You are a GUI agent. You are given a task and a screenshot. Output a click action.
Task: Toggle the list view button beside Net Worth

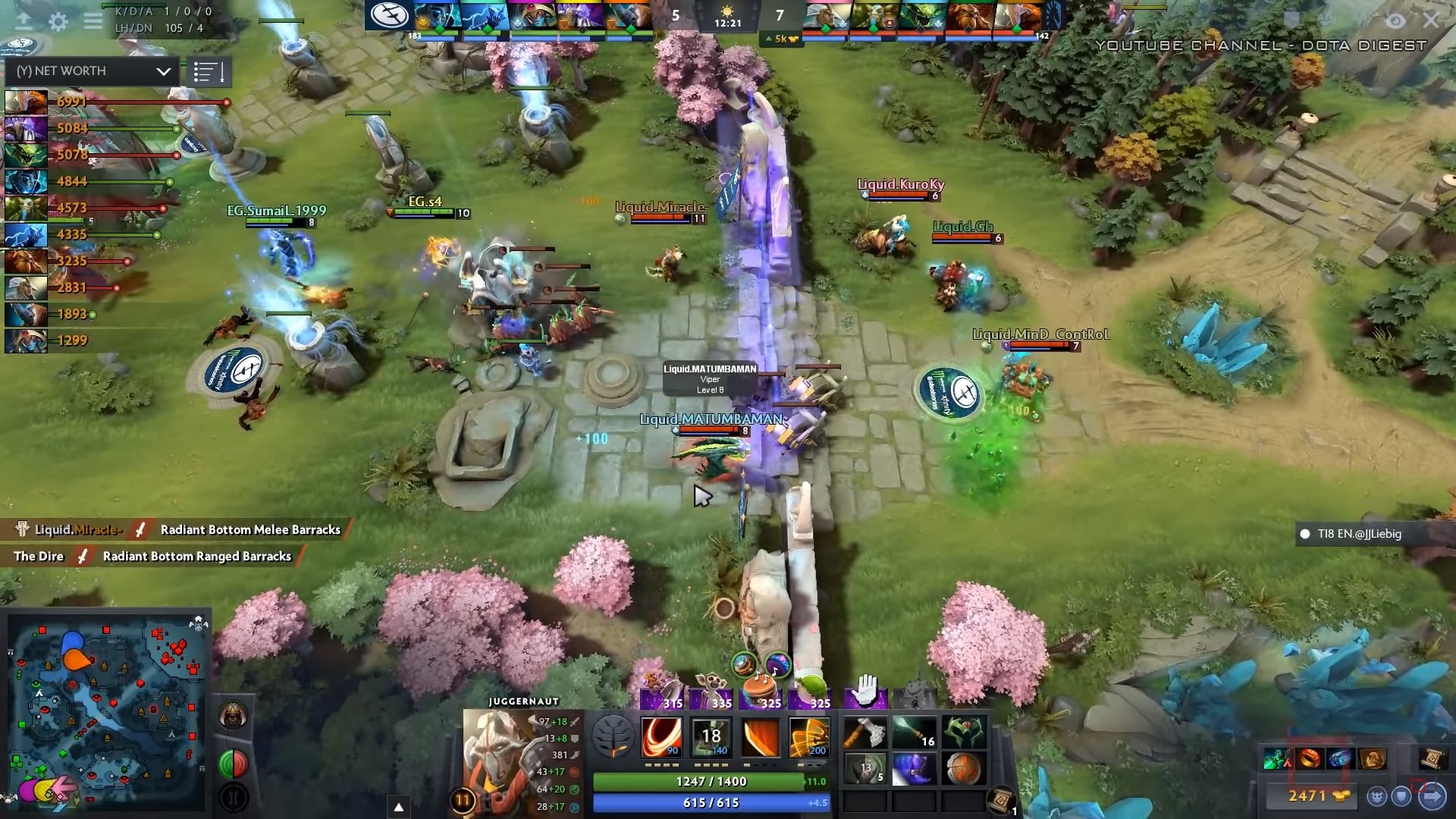209,73
